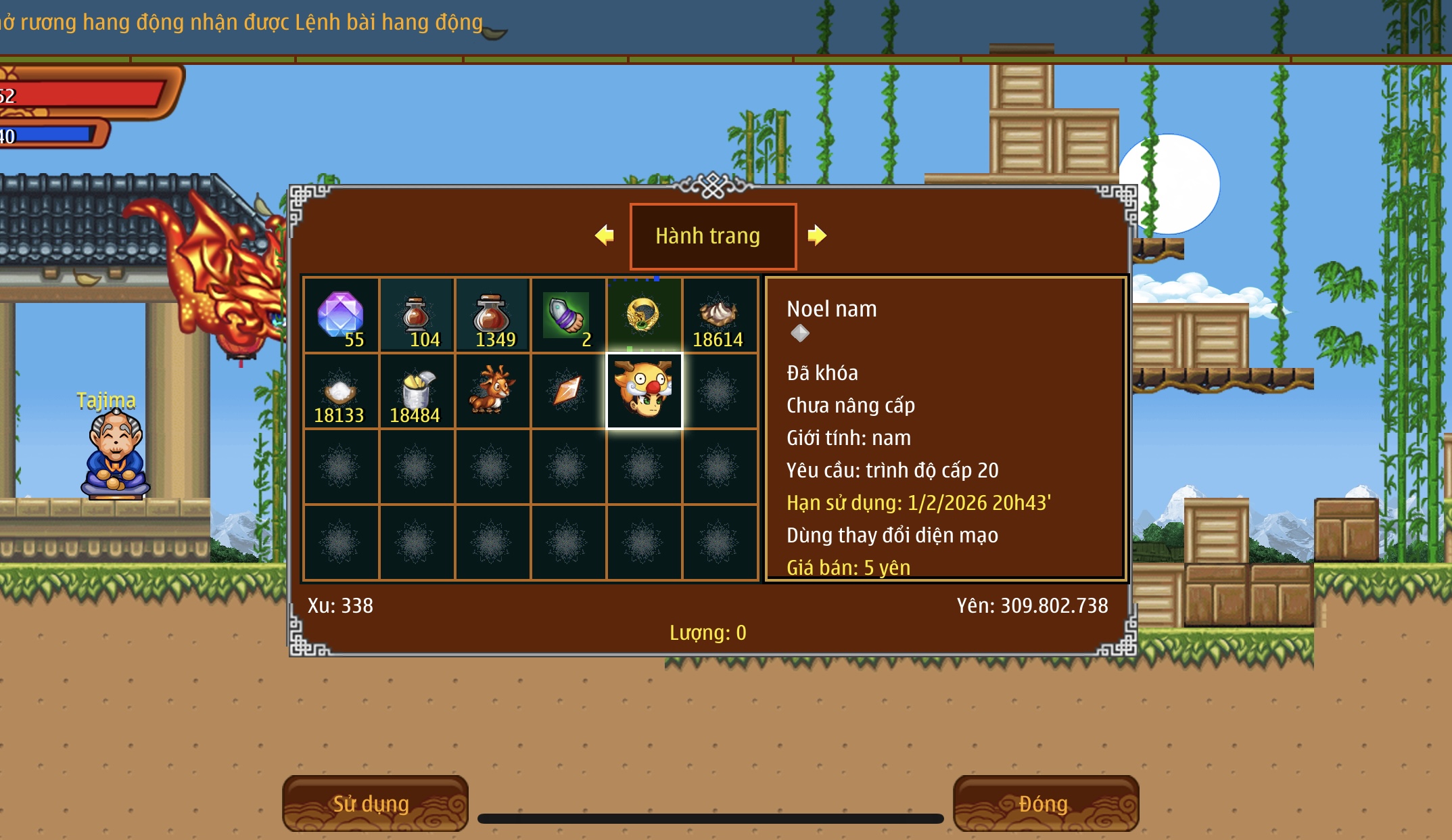Close the inventory with Đóng button
The height and width of the screenshot is (840, 1452).
[x=1045, y=803]
